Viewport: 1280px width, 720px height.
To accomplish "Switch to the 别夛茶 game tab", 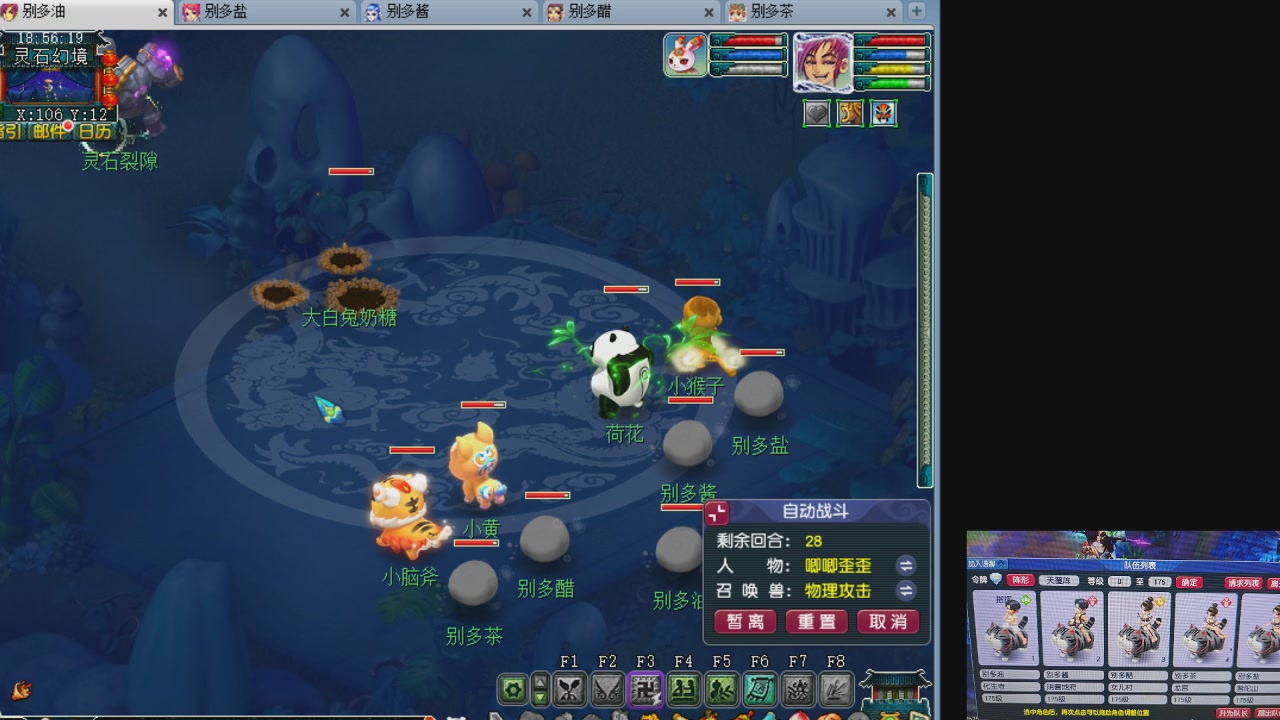I will click(x=770, y=13).
